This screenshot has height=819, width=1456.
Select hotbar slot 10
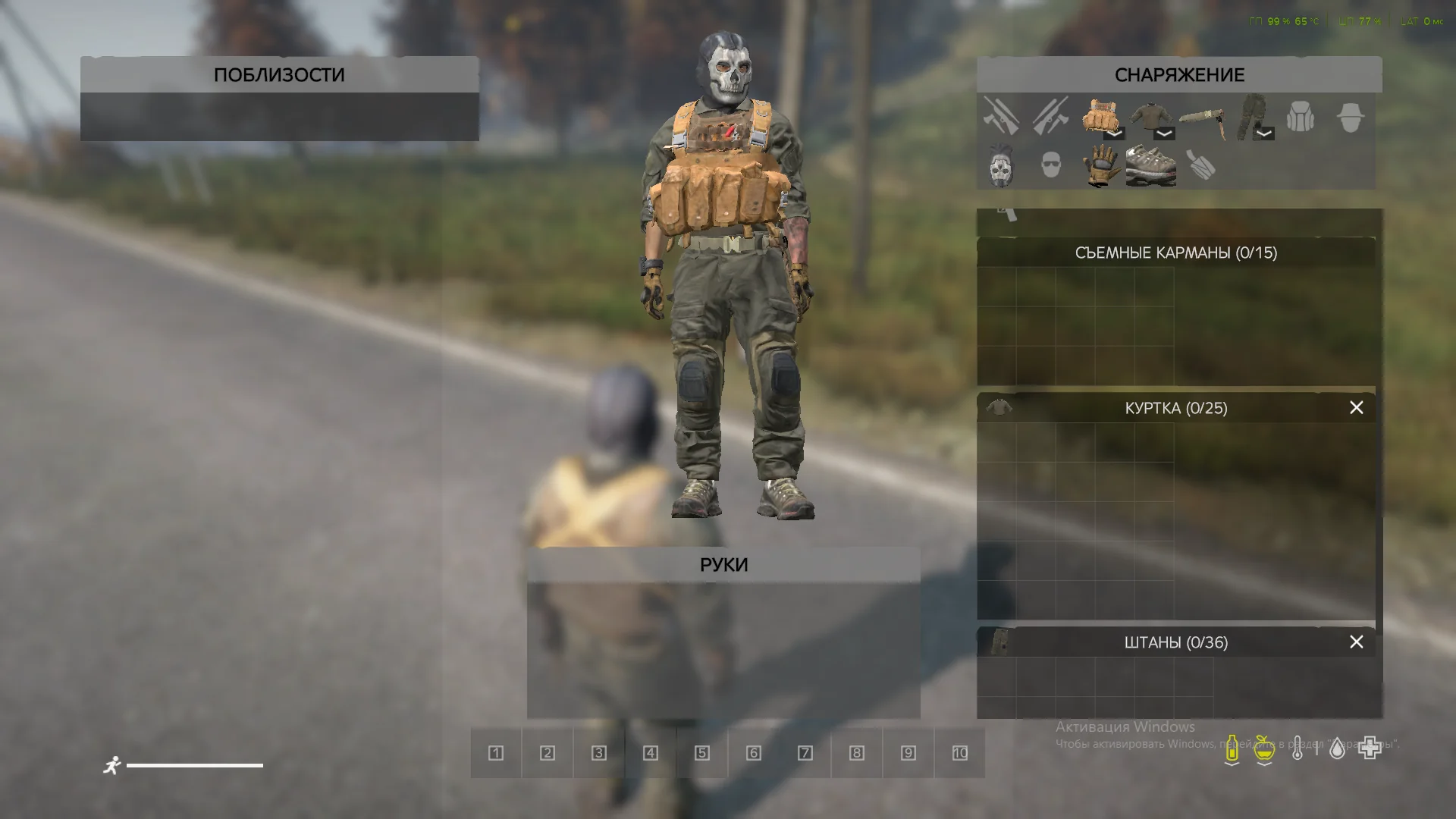959,753
